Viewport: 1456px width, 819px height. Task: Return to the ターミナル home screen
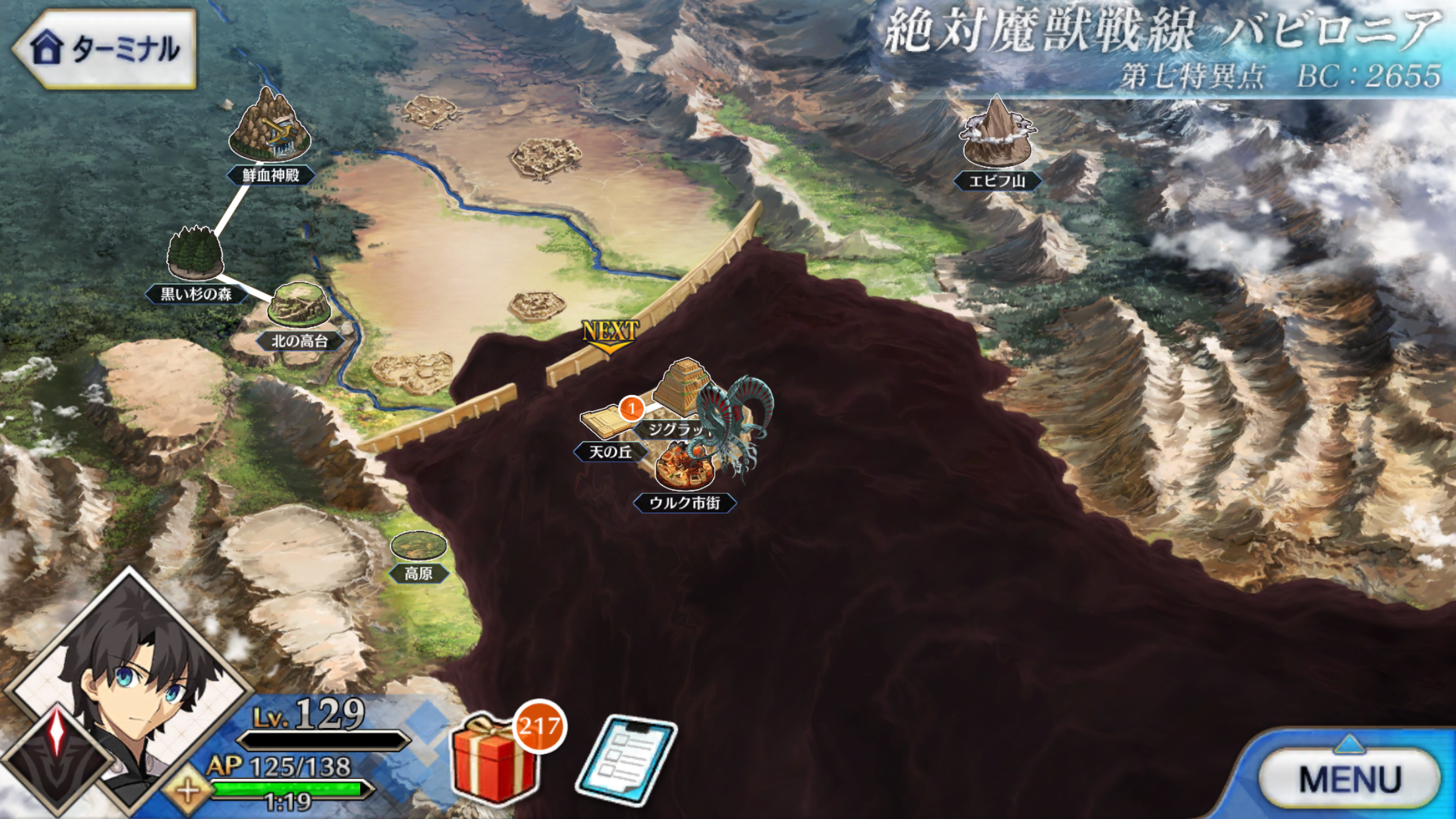point(106,48)
